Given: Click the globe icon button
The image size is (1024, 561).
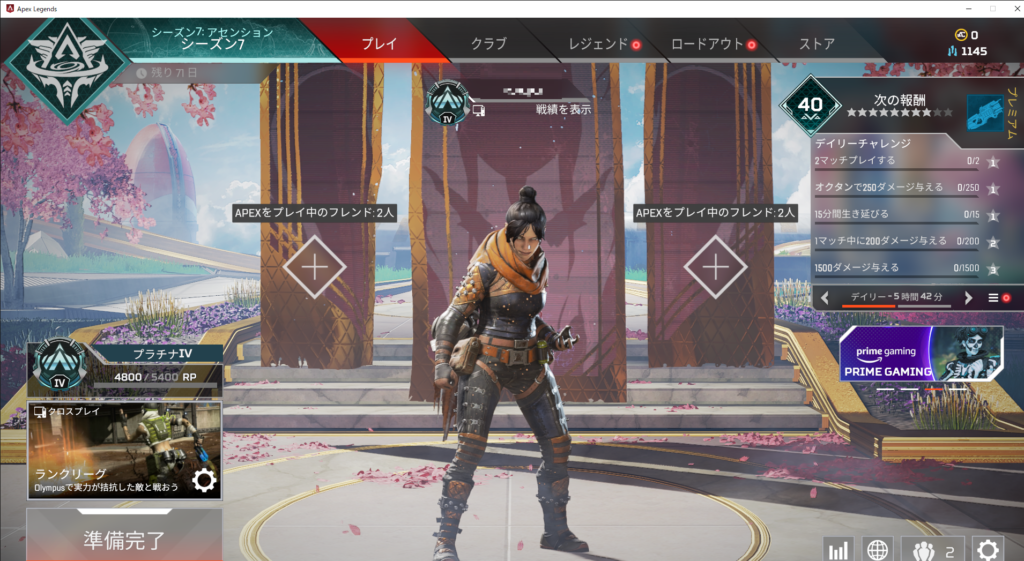Looking at the screenshot, I should [x=877, y=549].
